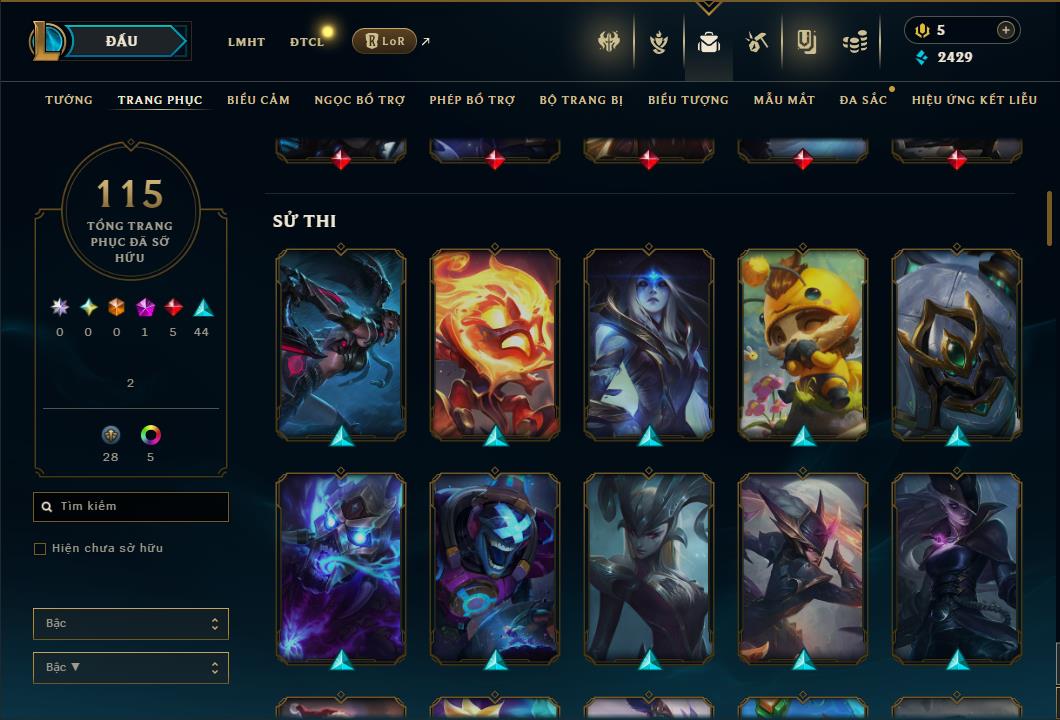1060x720 pixels.
Task: Click the plus button to buy RP
Action: pos(1005,30)
